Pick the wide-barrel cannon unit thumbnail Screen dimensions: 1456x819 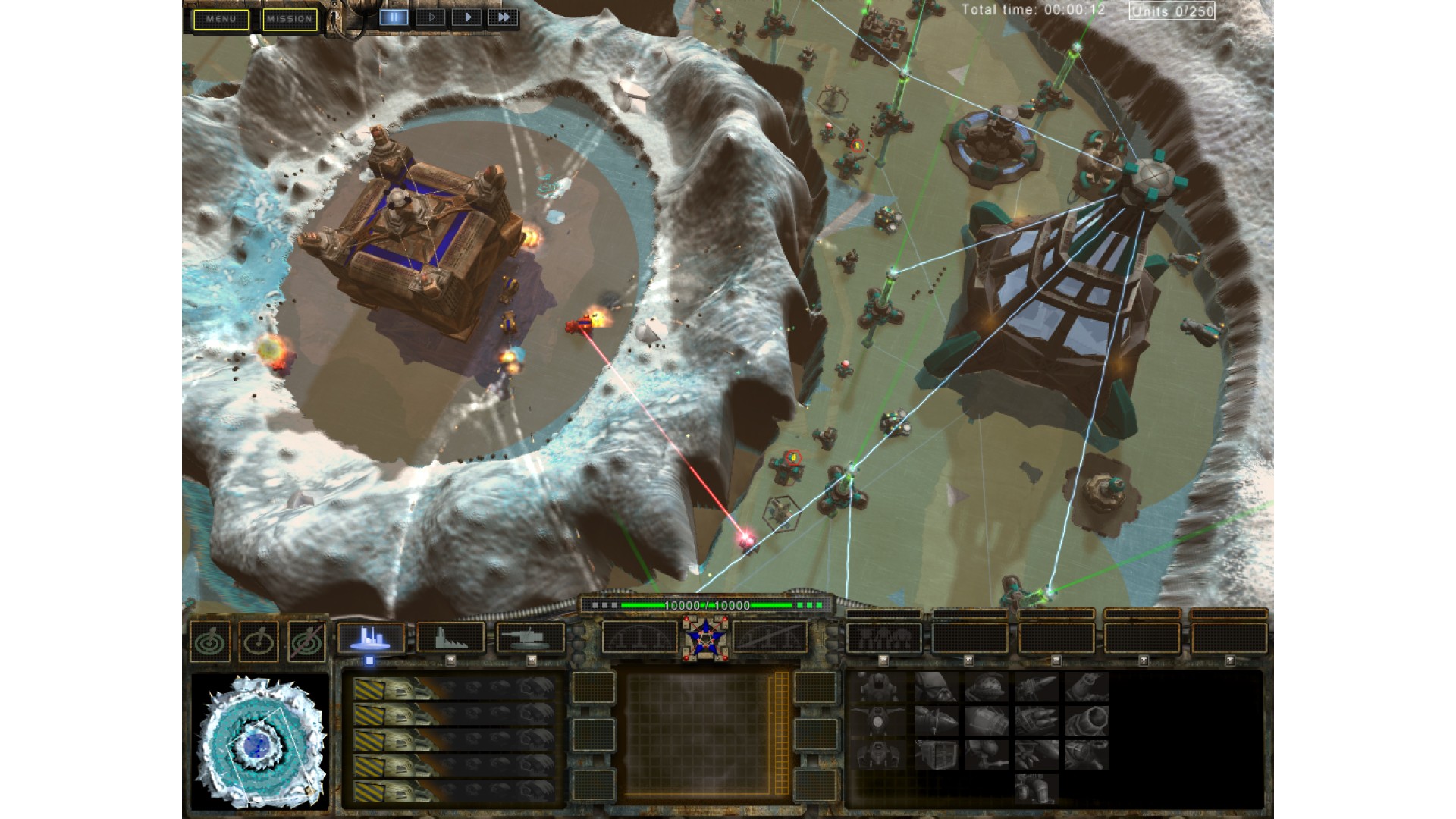coord(1086,721)
